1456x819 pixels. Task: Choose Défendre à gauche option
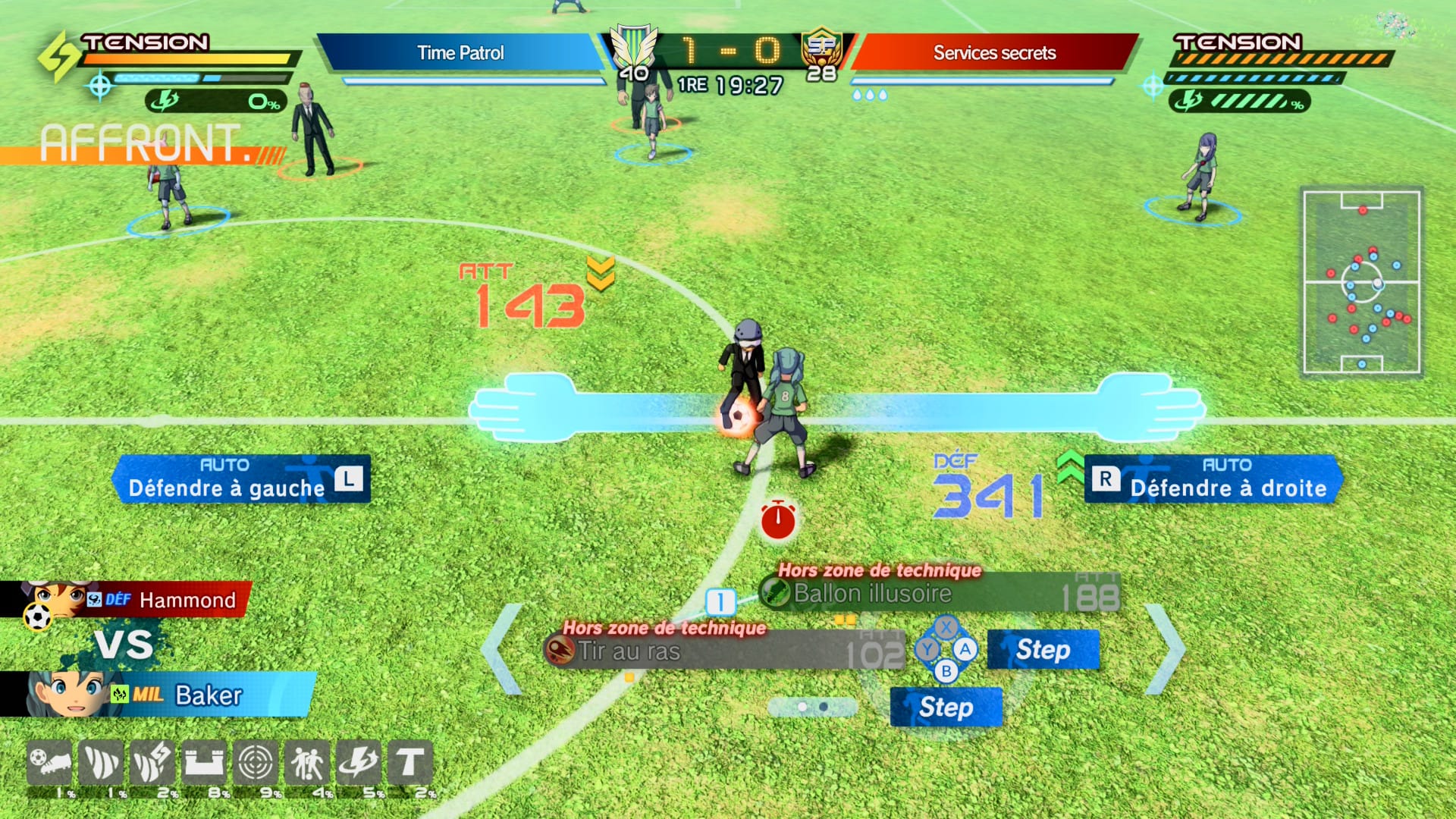click(x=241, y=479)
